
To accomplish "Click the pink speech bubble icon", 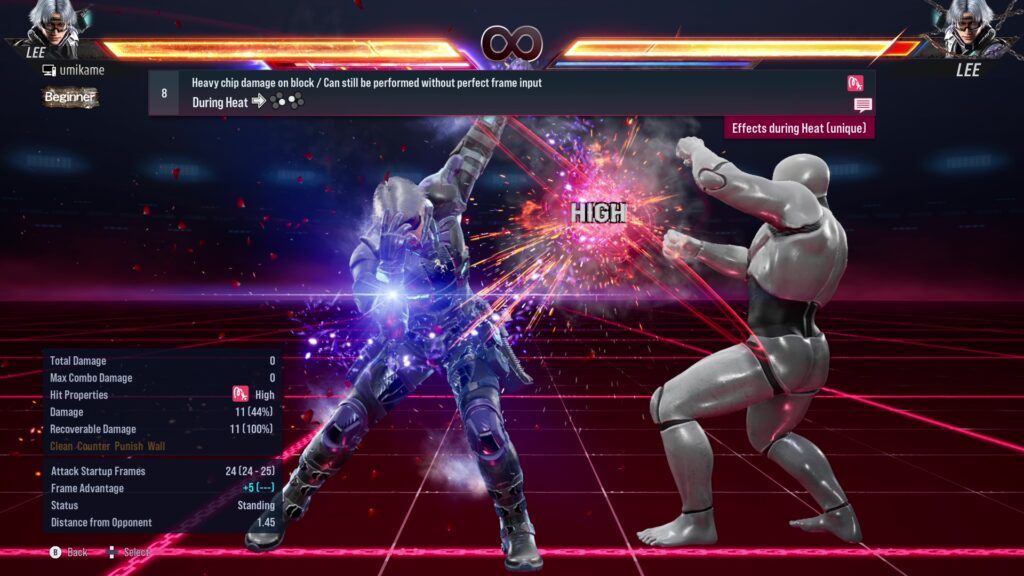I will (x=862, y=105).
